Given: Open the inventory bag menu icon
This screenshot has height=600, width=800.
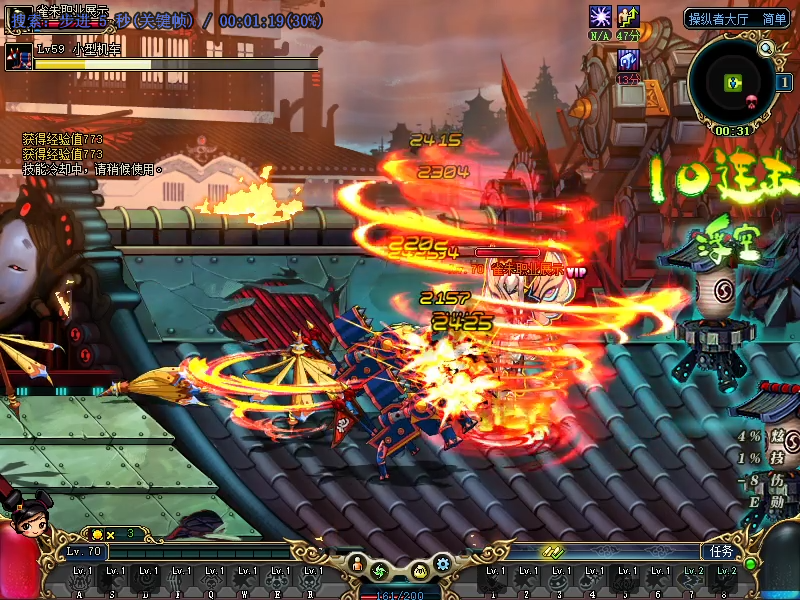Looking at the screenshot, I should 421,571.
